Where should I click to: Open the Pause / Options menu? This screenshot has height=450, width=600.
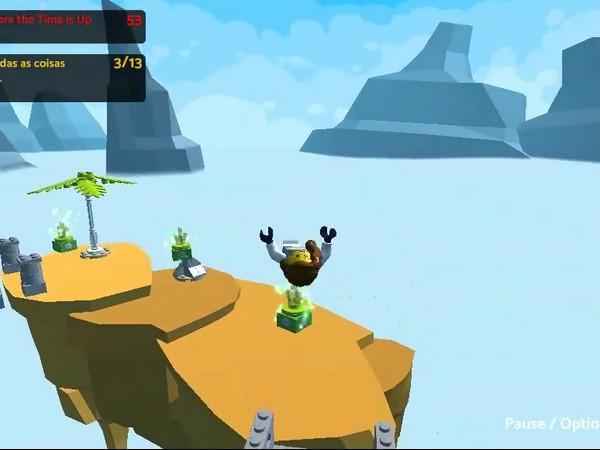point(551,424)
